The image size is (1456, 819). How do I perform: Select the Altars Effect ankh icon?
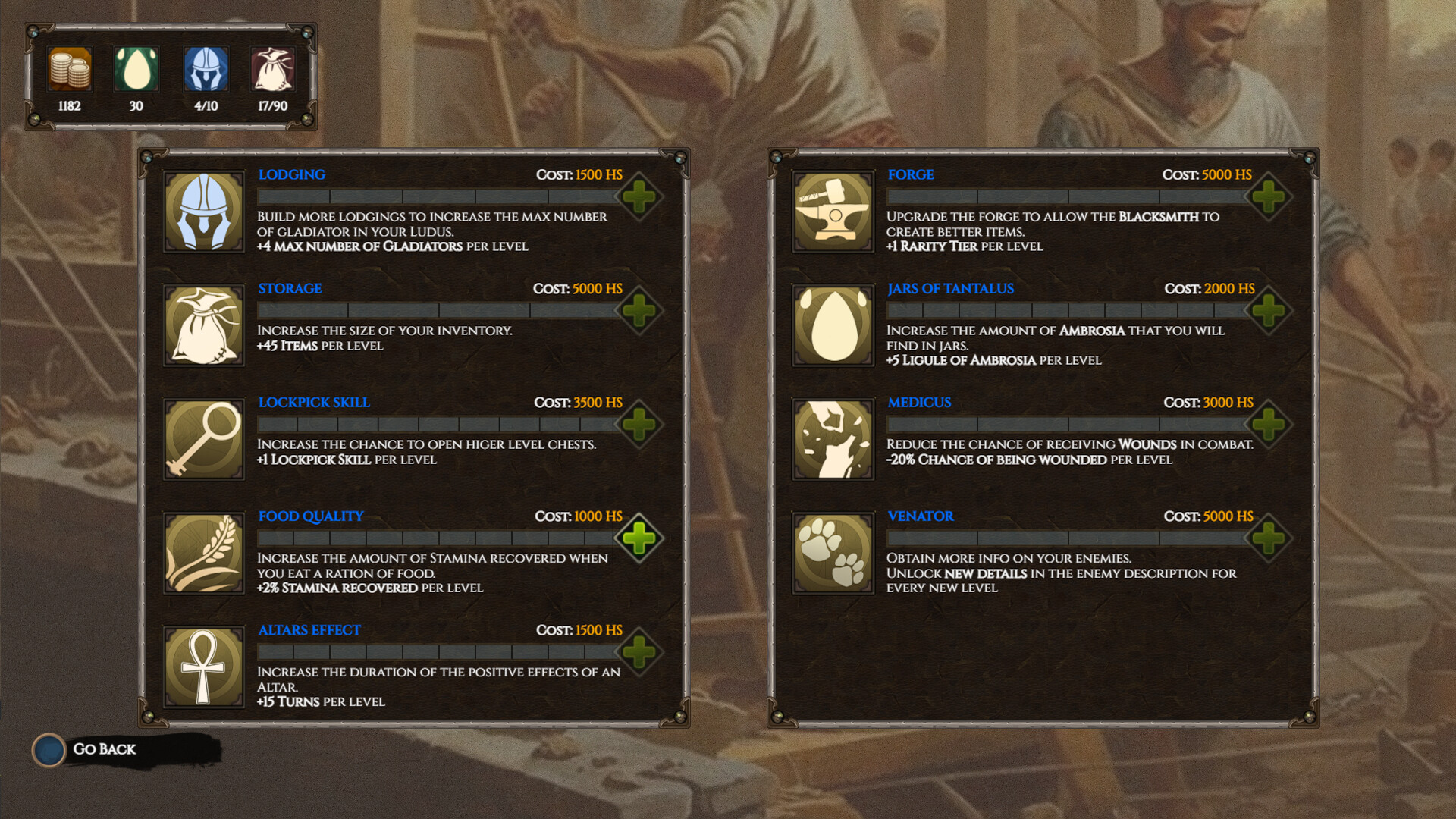204,667
